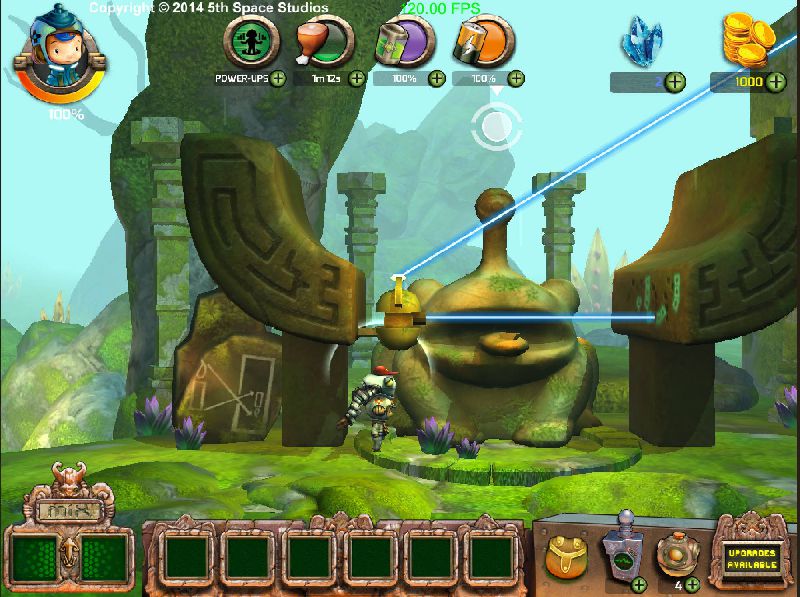Add more brass orb gadgets with plus
The image size is (800, 597).
[x=692, y=583]
